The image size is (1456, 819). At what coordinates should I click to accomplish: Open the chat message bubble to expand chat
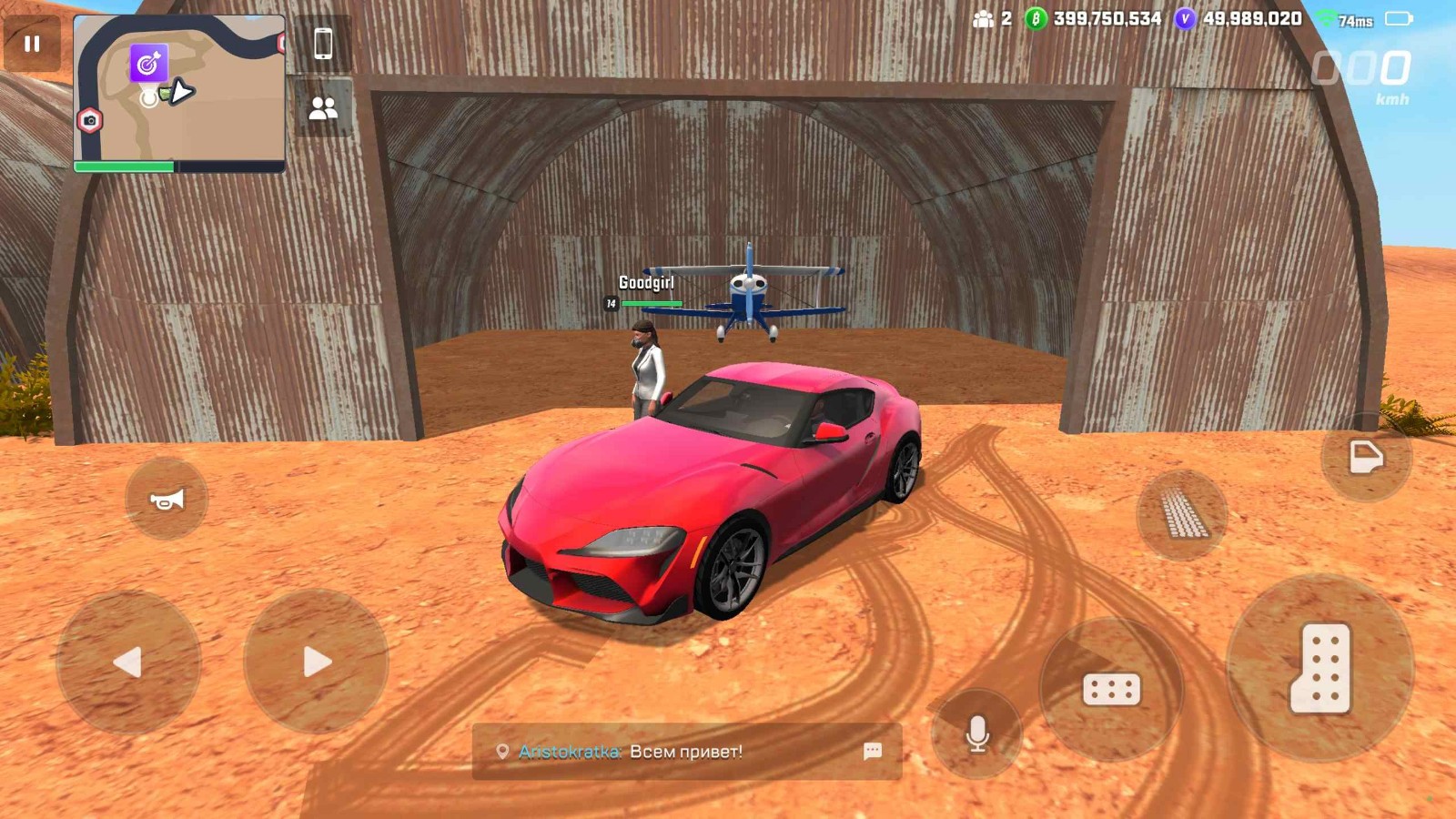click(x=872, y=752)
